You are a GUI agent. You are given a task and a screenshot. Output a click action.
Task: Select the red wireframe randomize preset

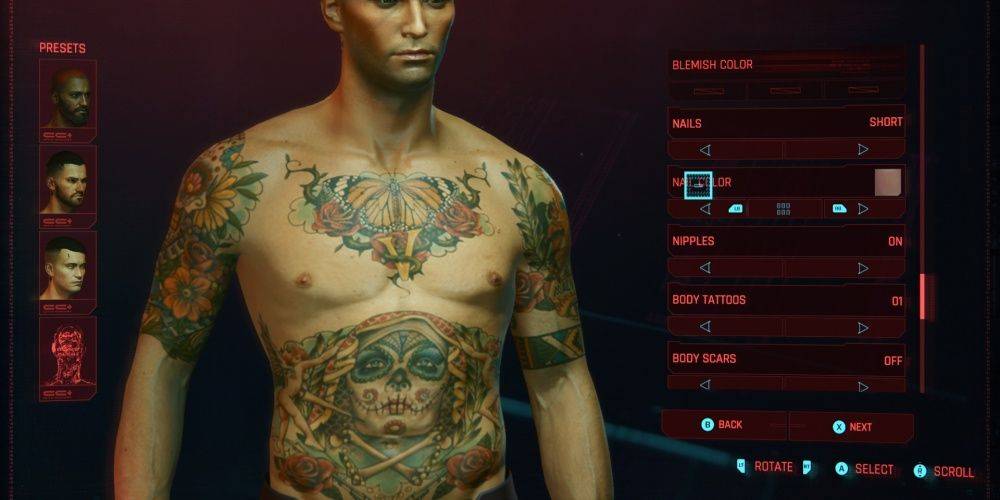point(68,353)
